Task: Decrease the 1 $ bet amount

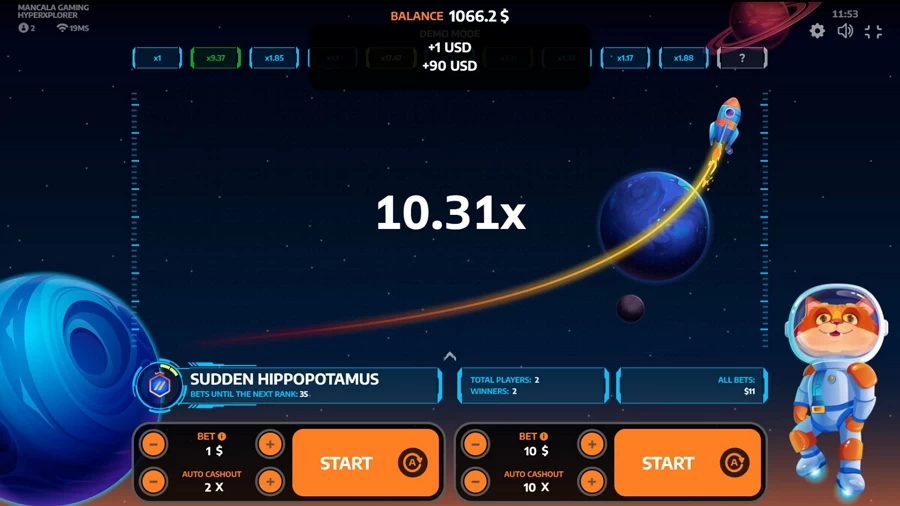Action: click(153, 444)
